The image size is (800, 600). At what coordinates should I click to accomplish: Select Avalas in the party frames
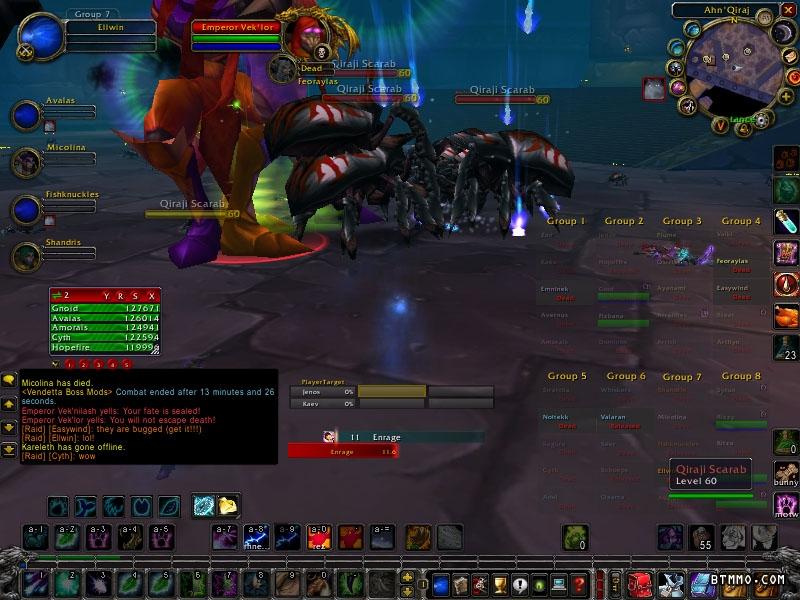26,115
